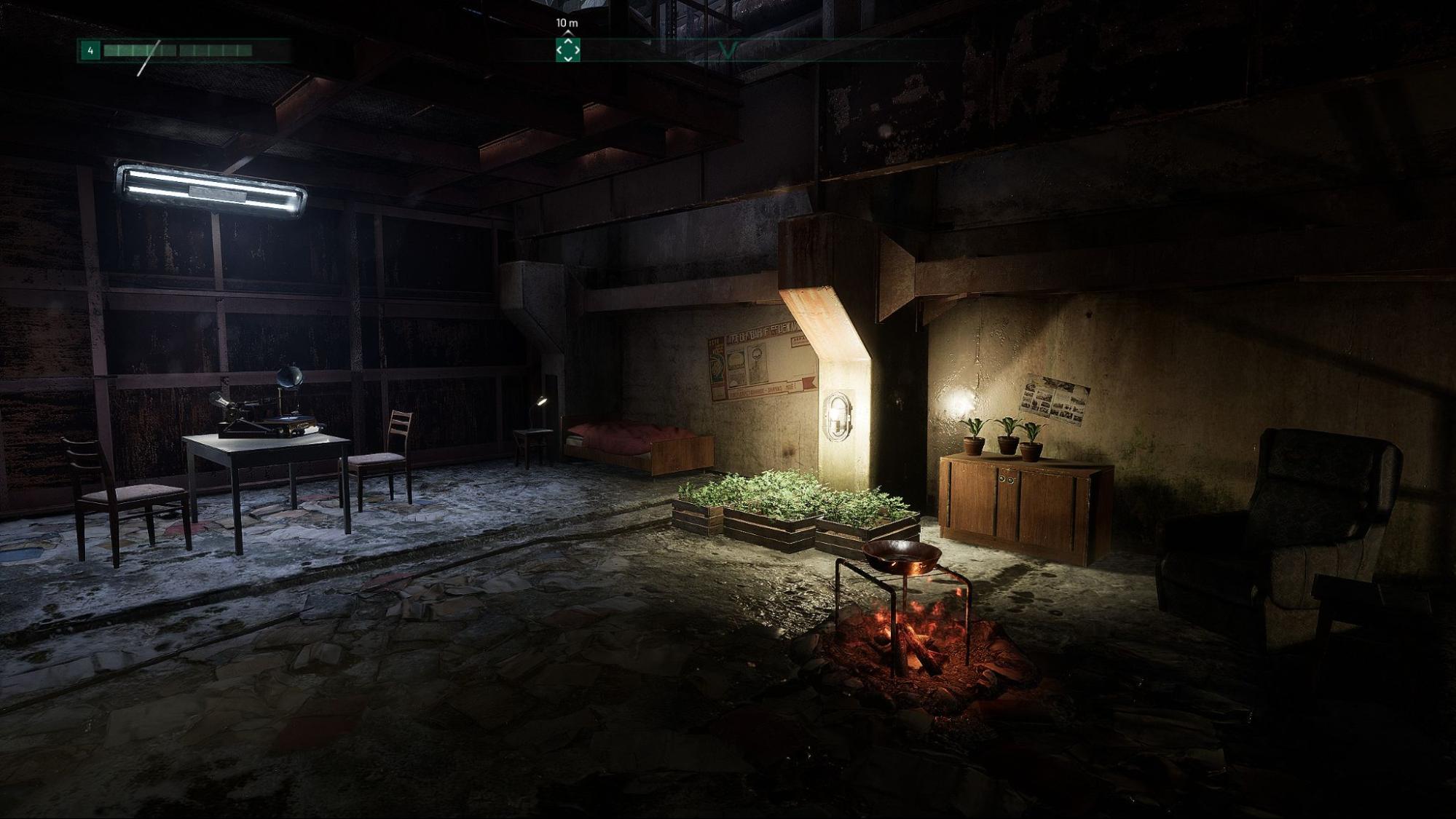Screen dimensions: 1456x819
Task: Click the ammo count number 4
Action: (89, 52)
